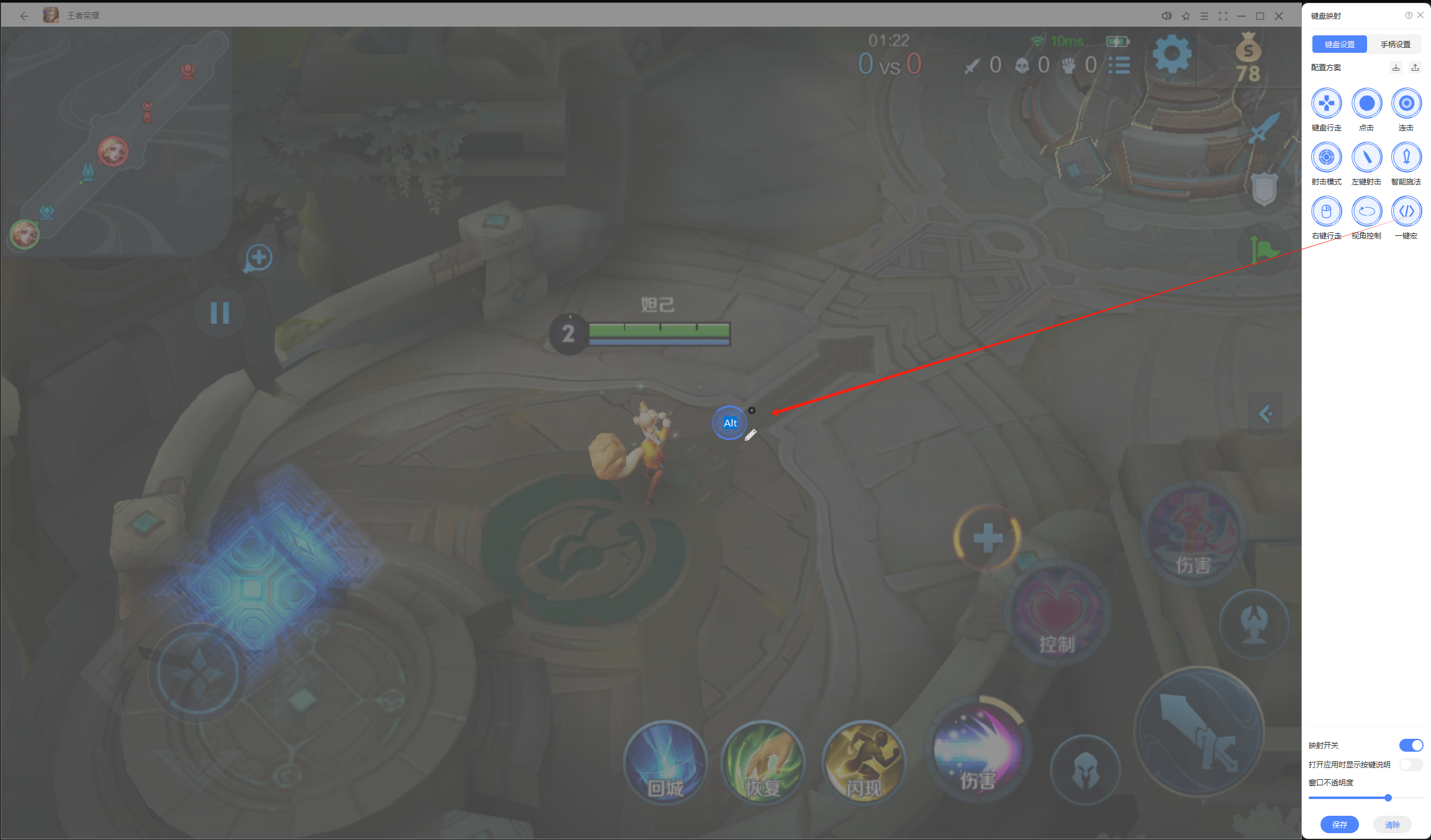Choose the 右键行走 mapping icon
The width and height of the screenshot is (1431, 840).
1326,212
